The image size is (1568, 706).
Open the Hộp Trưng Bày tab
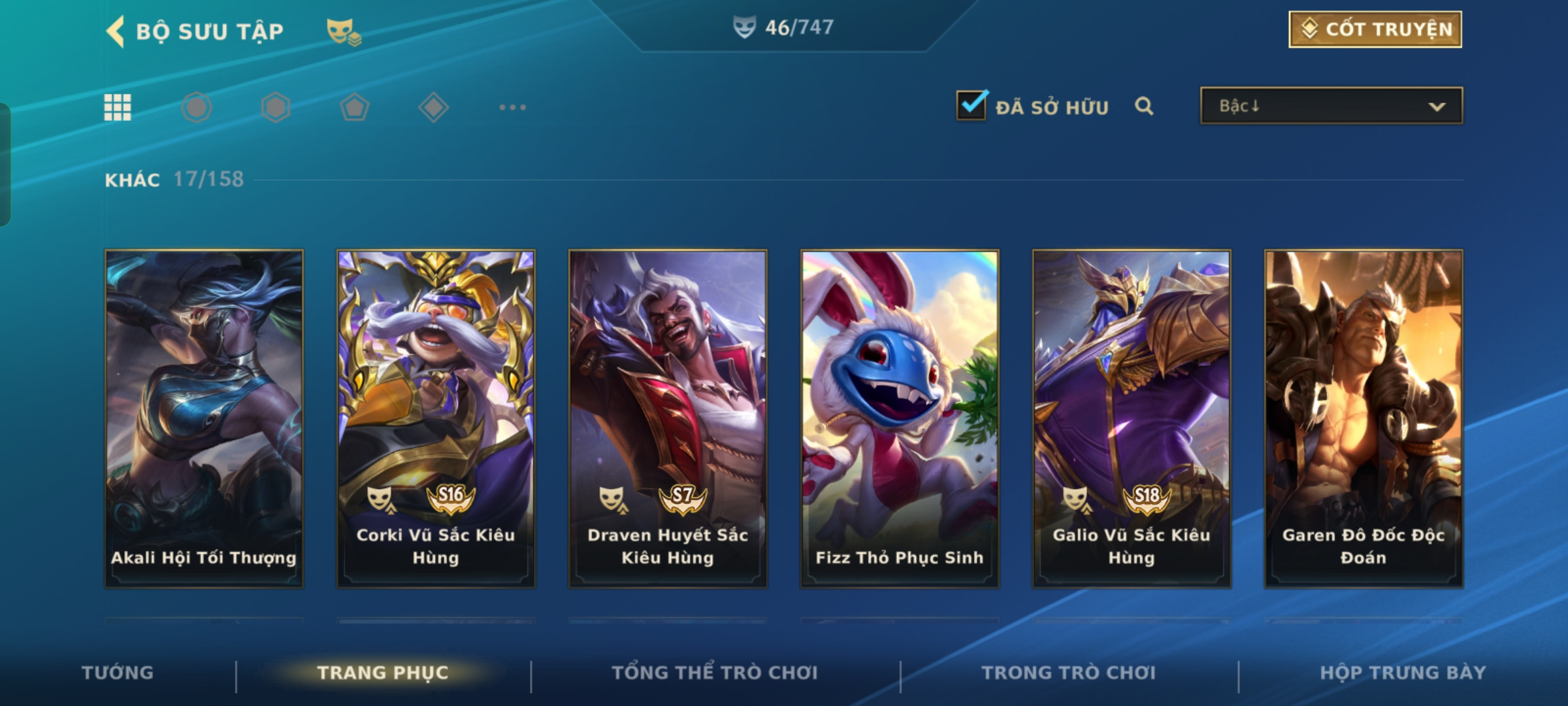coord(1403,673)
